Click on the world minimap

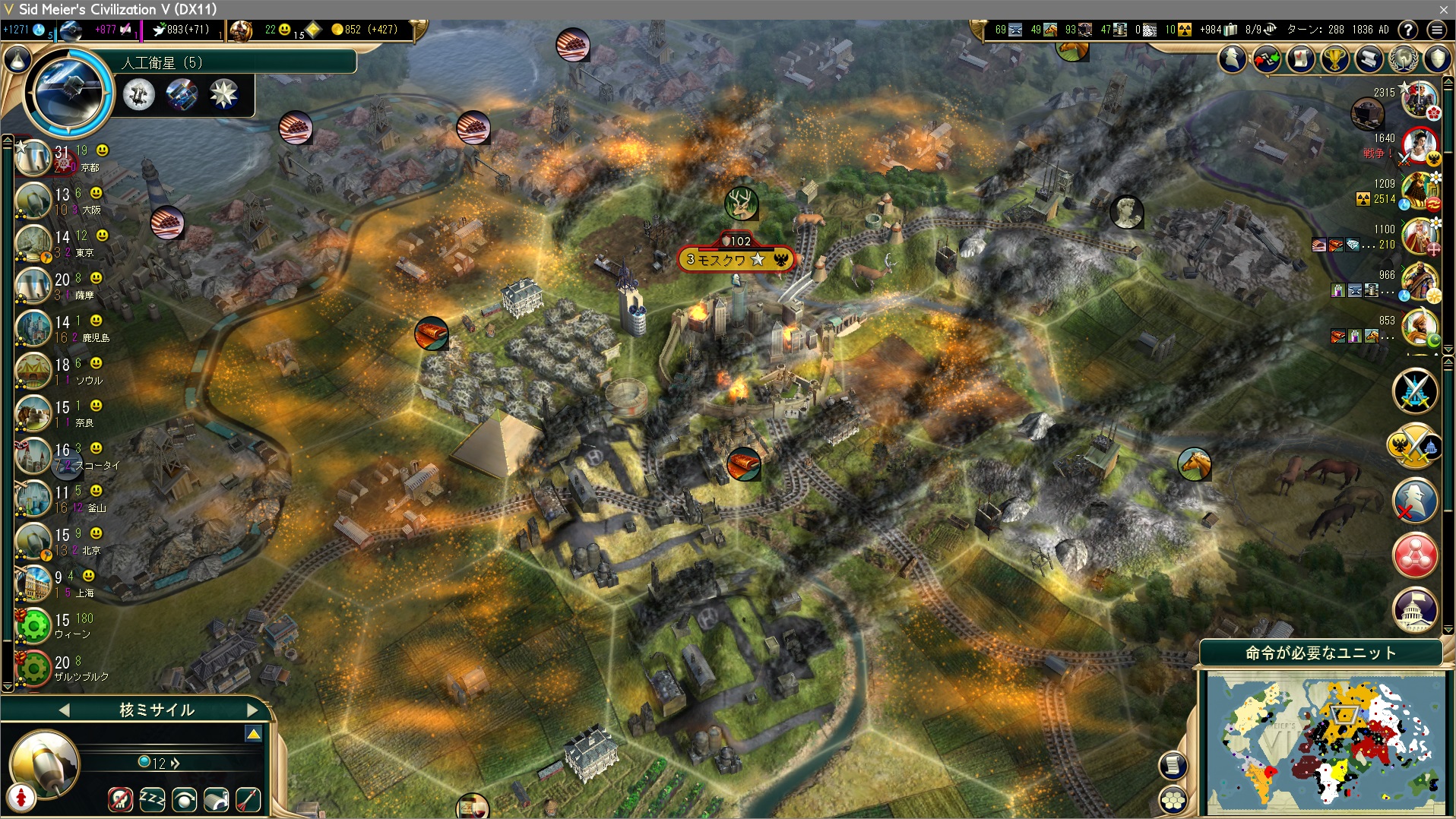pos(1326,743)
